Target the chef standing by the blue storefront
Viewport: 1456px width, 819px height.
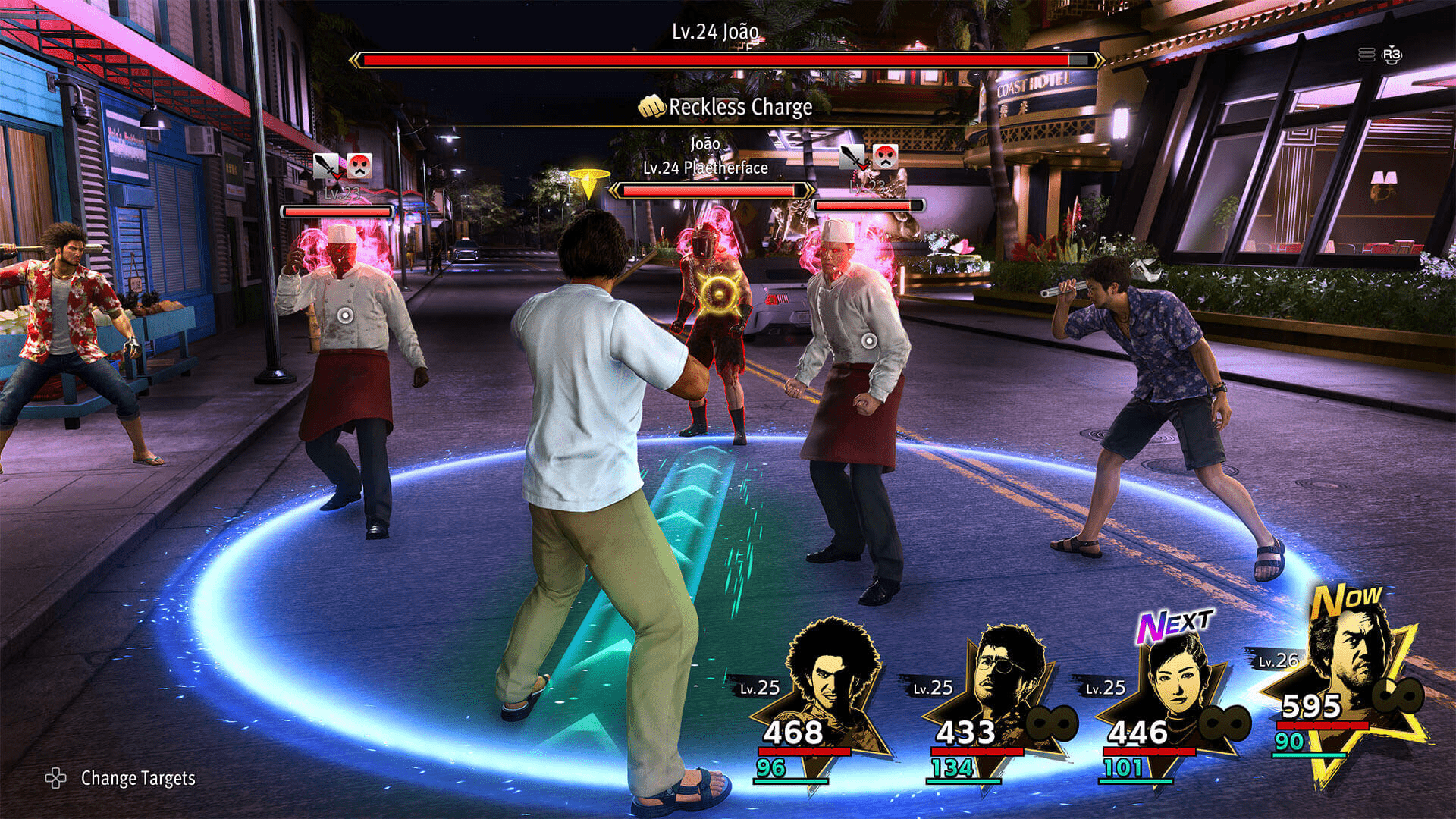point(345,315)
